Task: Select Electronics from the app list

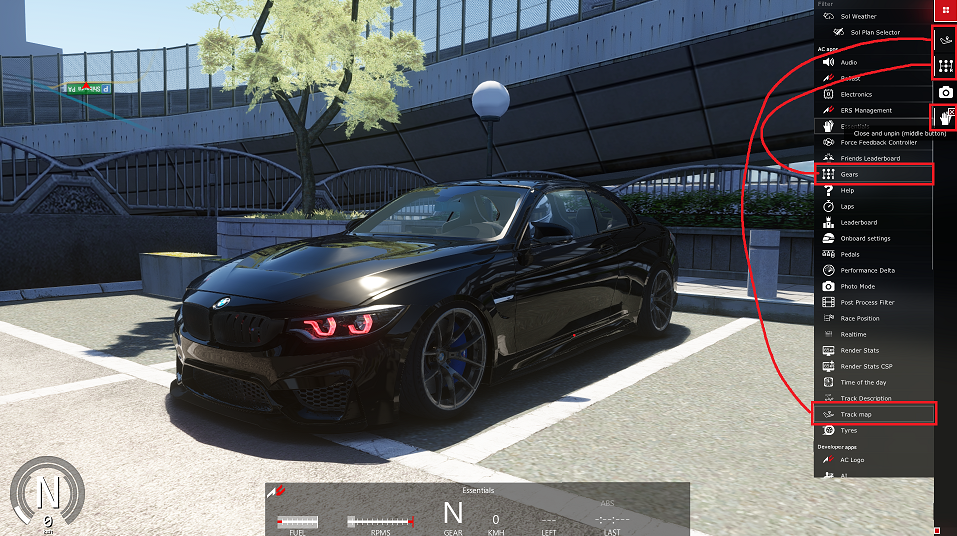Action: 856,94
